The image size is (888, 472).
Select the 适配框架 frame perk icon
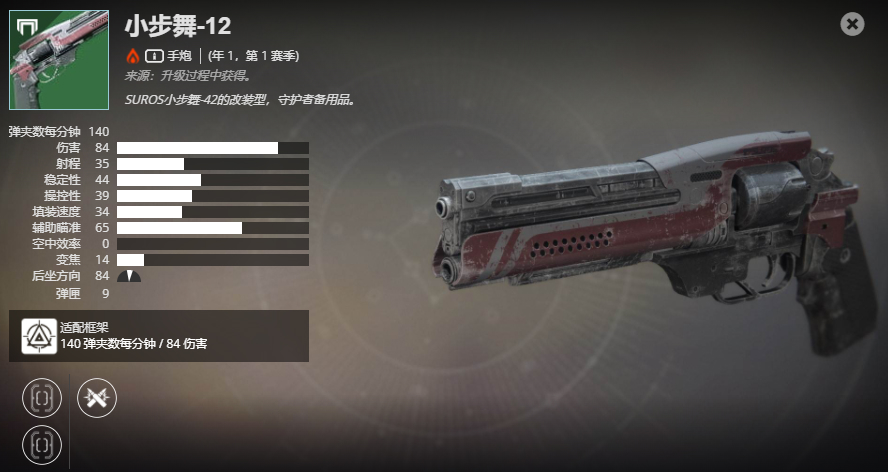click(39, 336)
